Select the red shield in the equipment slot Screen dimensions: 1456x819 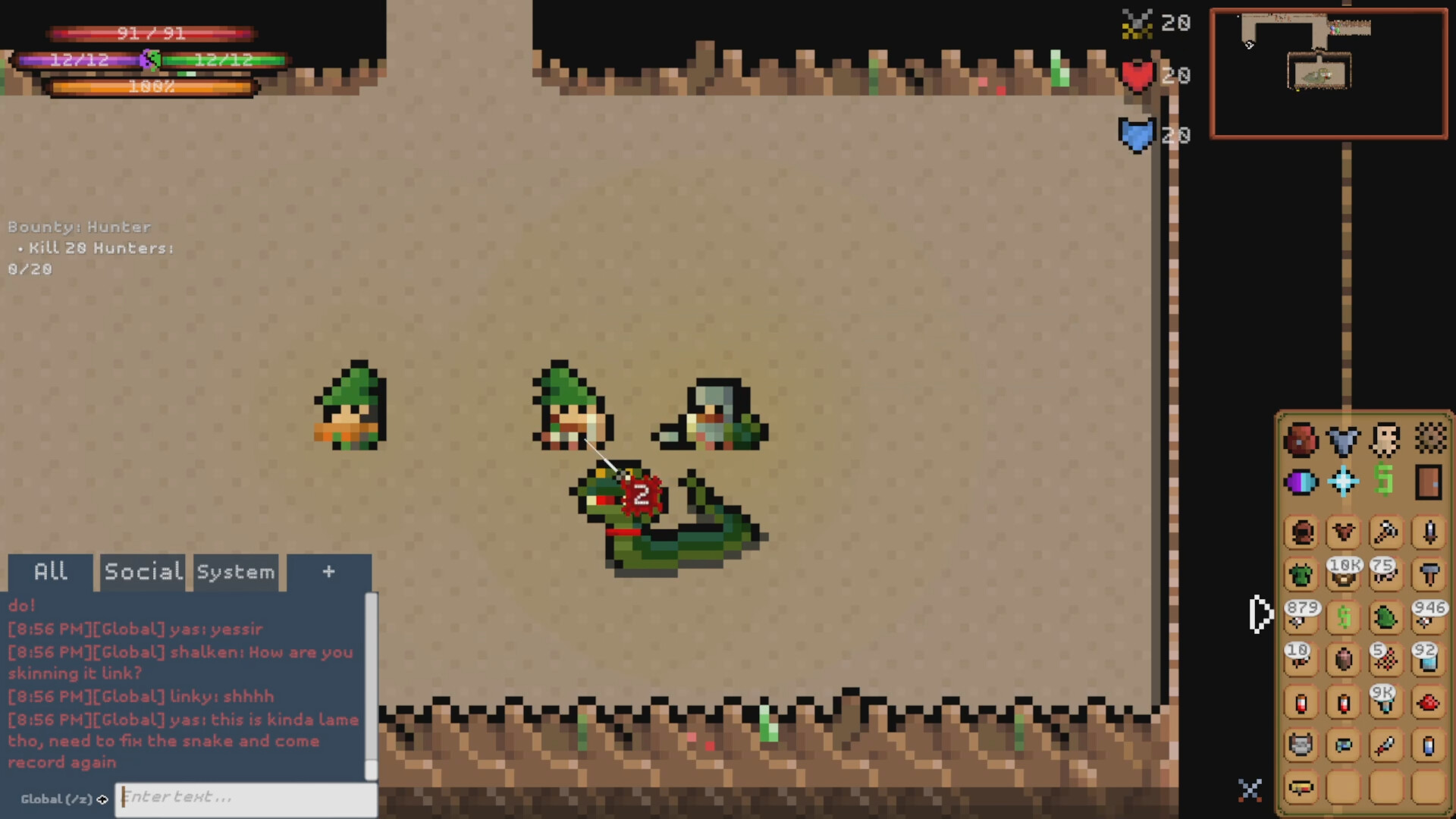pos(1301,440)
